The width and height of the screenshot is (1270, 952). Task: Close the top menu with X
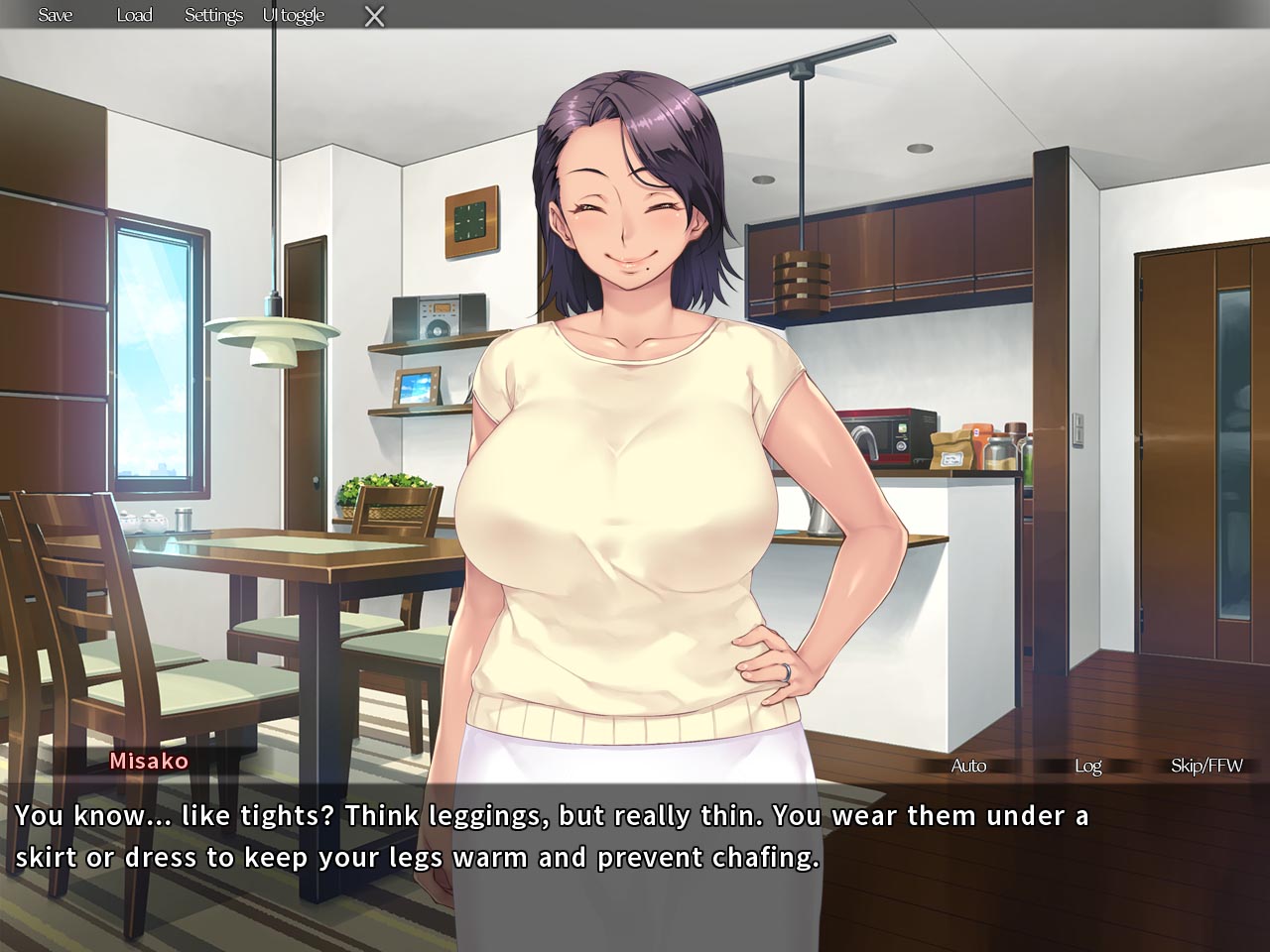point(374,16)
